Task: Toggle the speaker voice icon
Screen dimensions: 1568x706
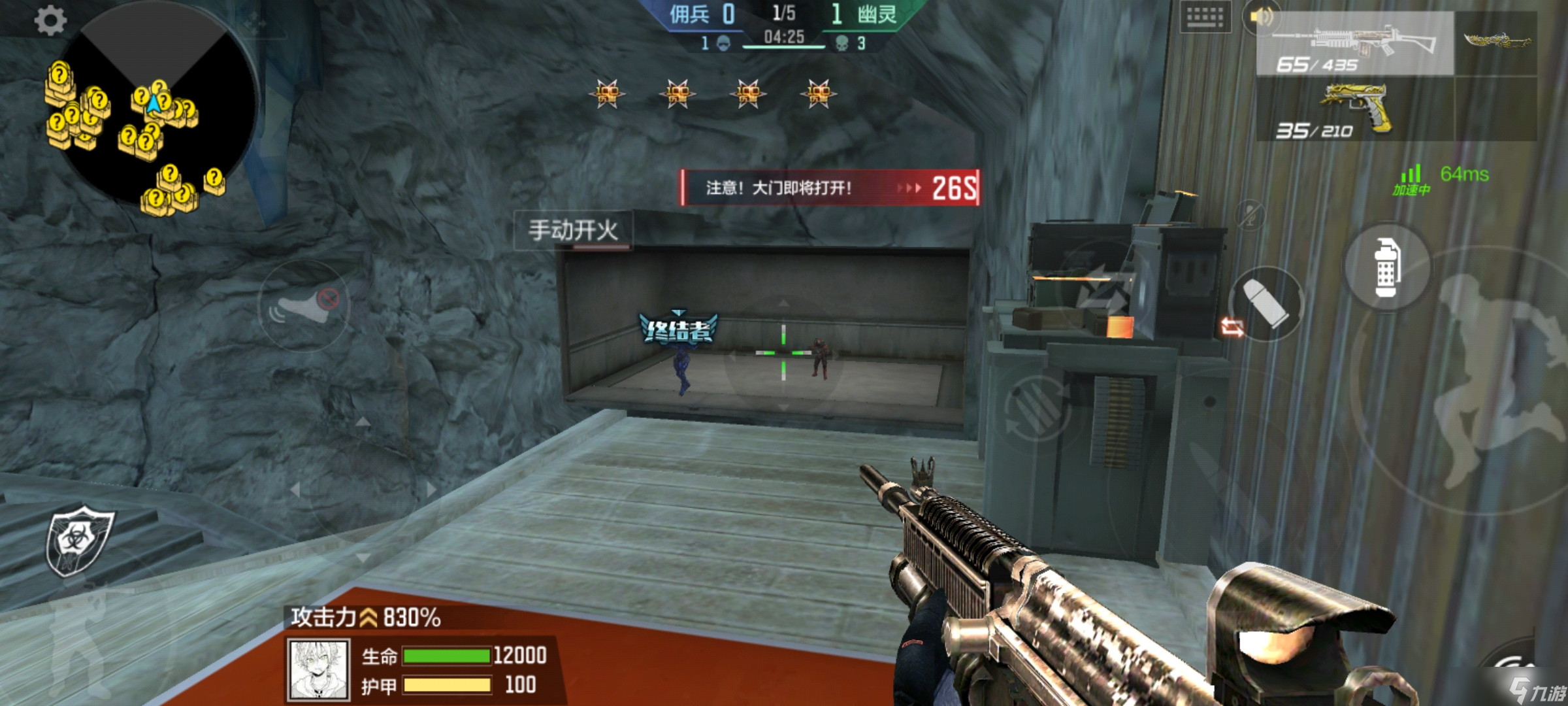Action: (x=1261, y=18)
